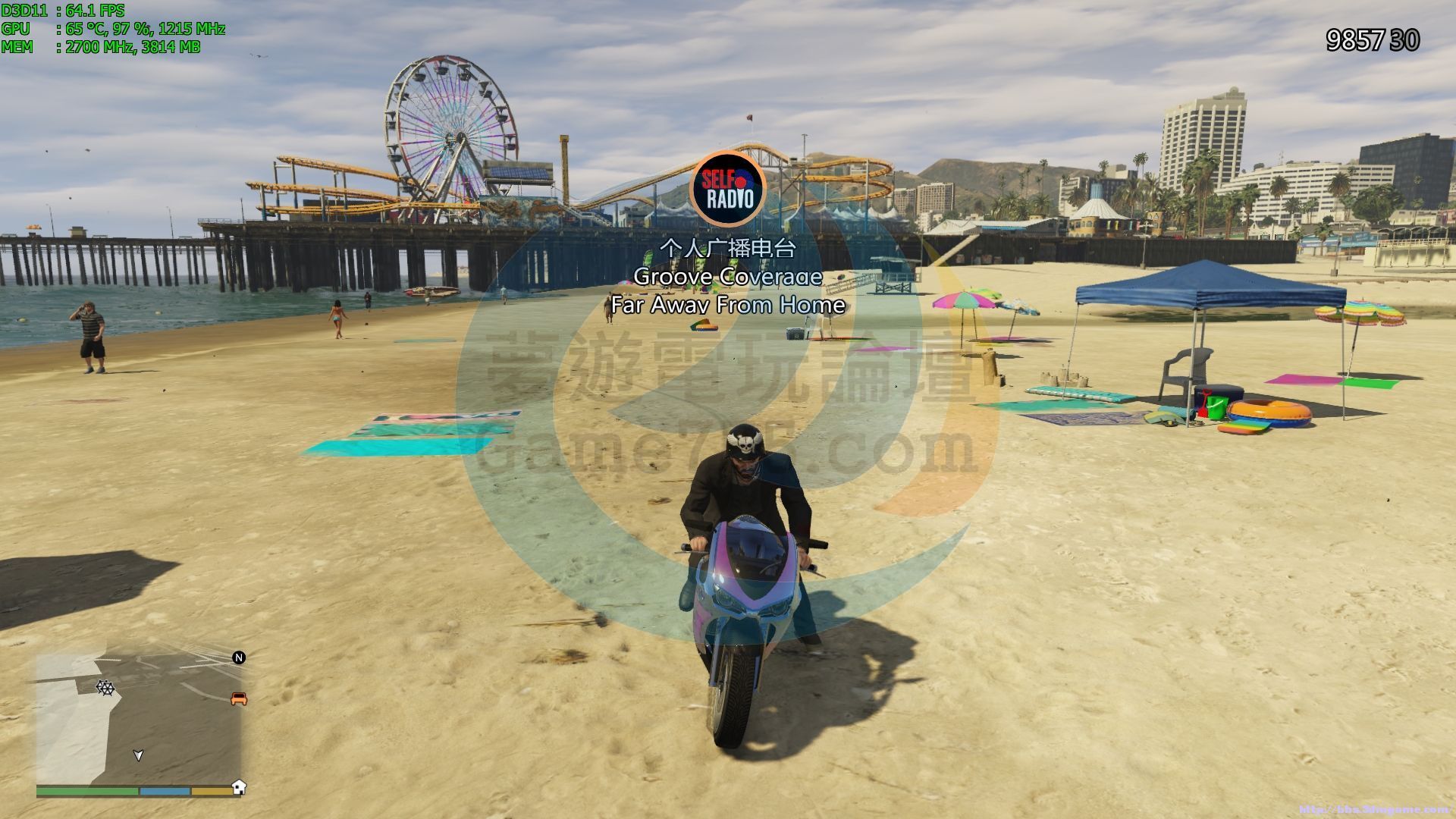Select the Self Radio station icon
Image resolution: width=1456 pixels, height=819 pixels.
(x=729, y=189)
